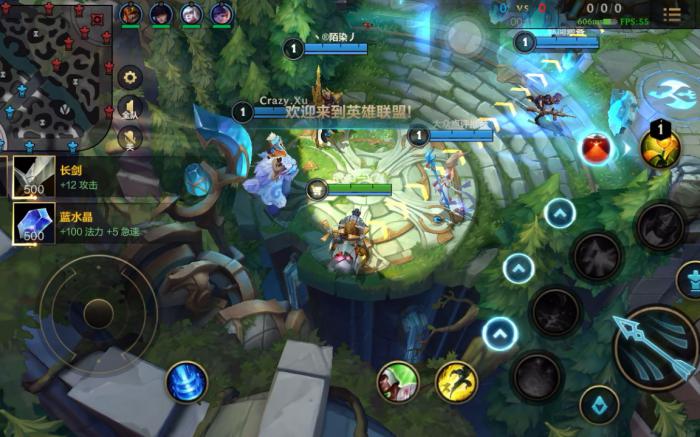
Task: Select the first ally champion portrait
Action: tap(131, 14)
